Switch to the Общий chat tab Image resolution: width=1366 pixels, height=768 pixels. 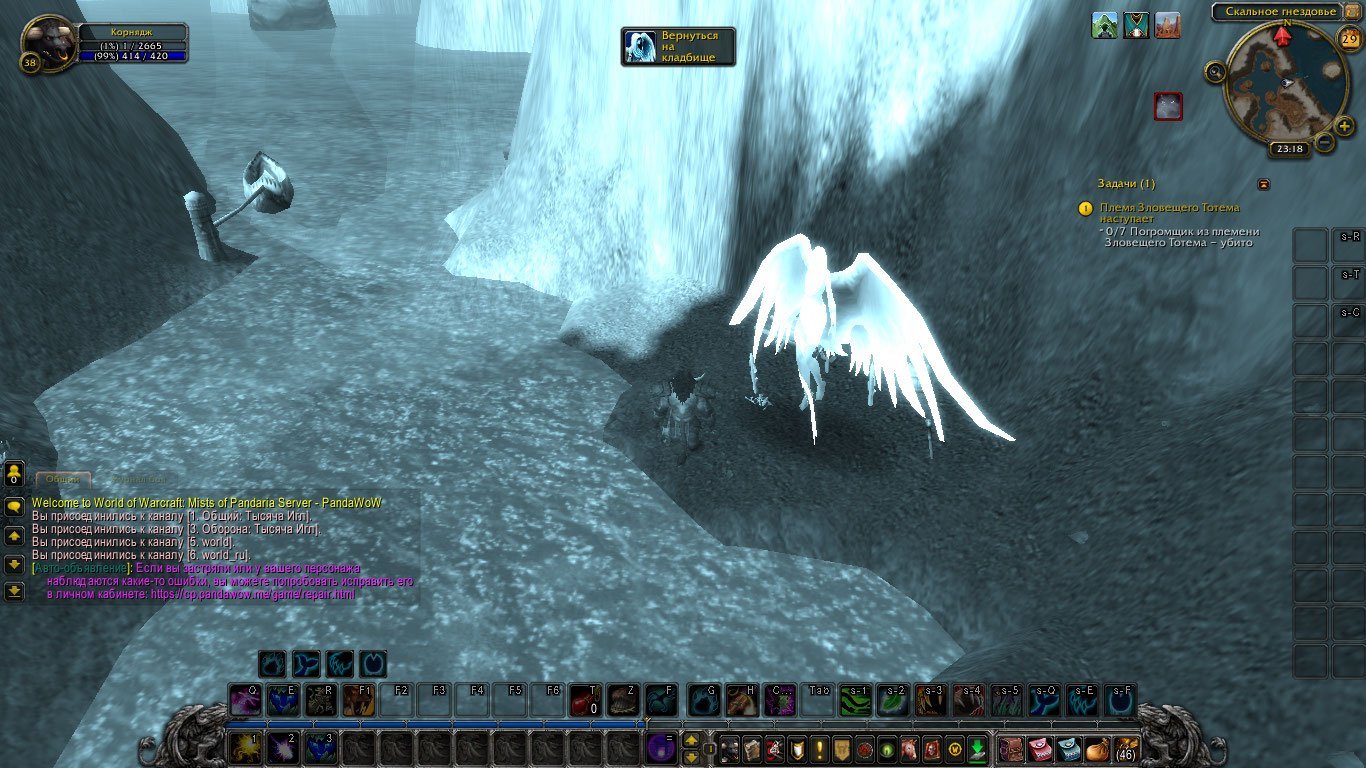pyautogui.click(x=63, y=480)
